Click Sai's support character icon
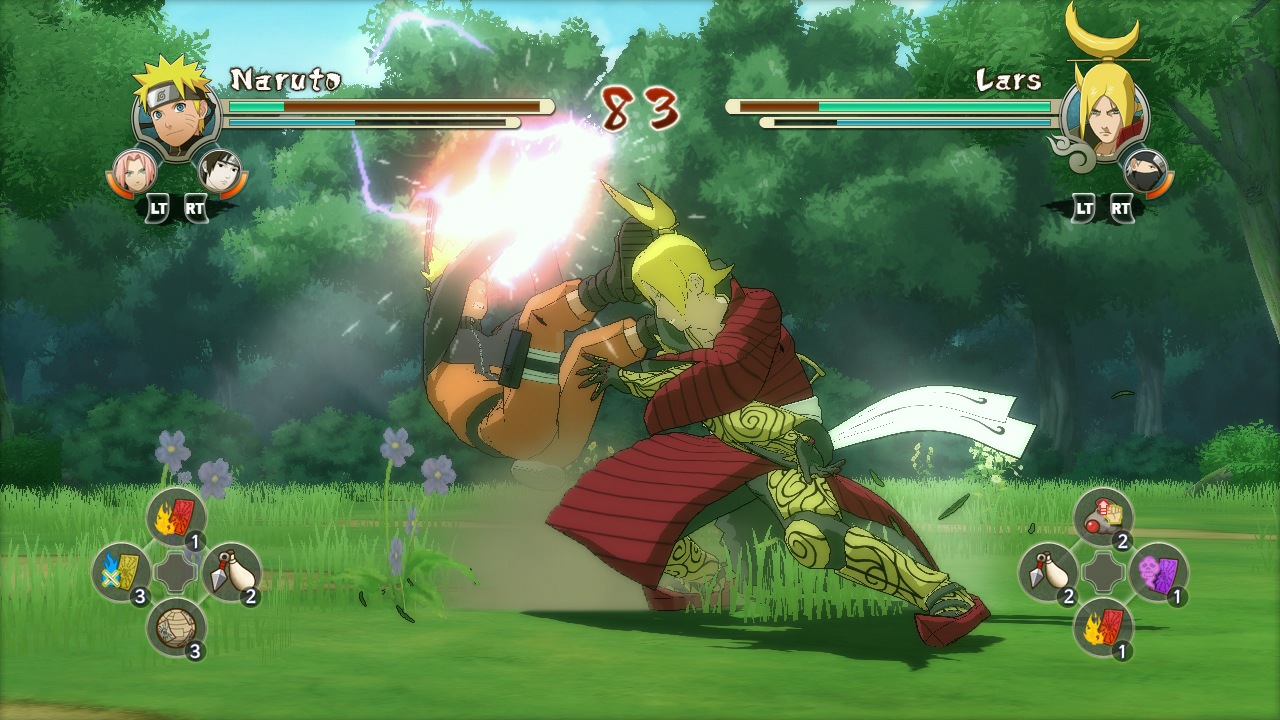Viewport: 1280px width, 720px height. (x=222, y=169)
